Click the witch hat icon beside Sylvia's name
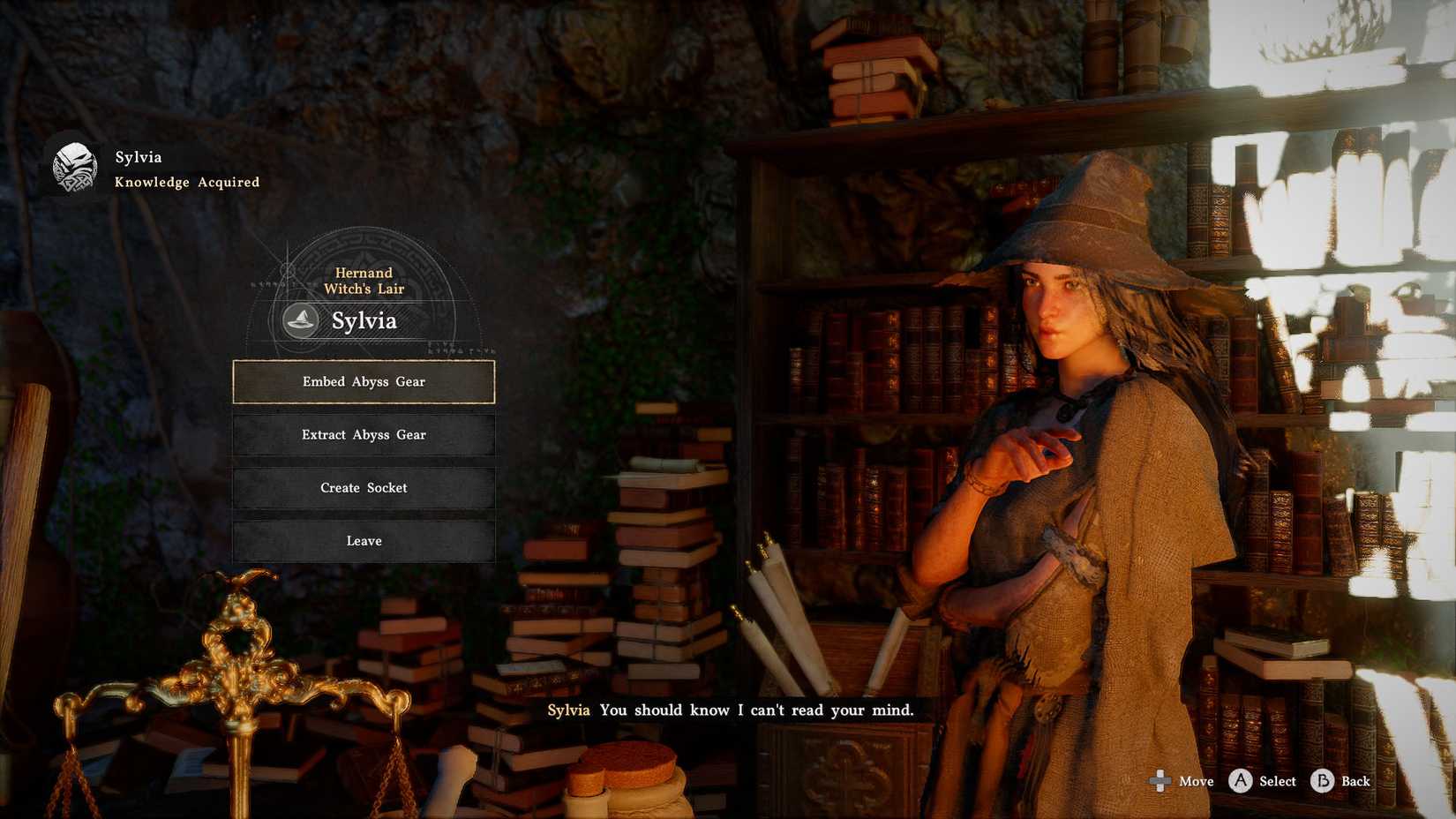 click(x=299, y=321)
